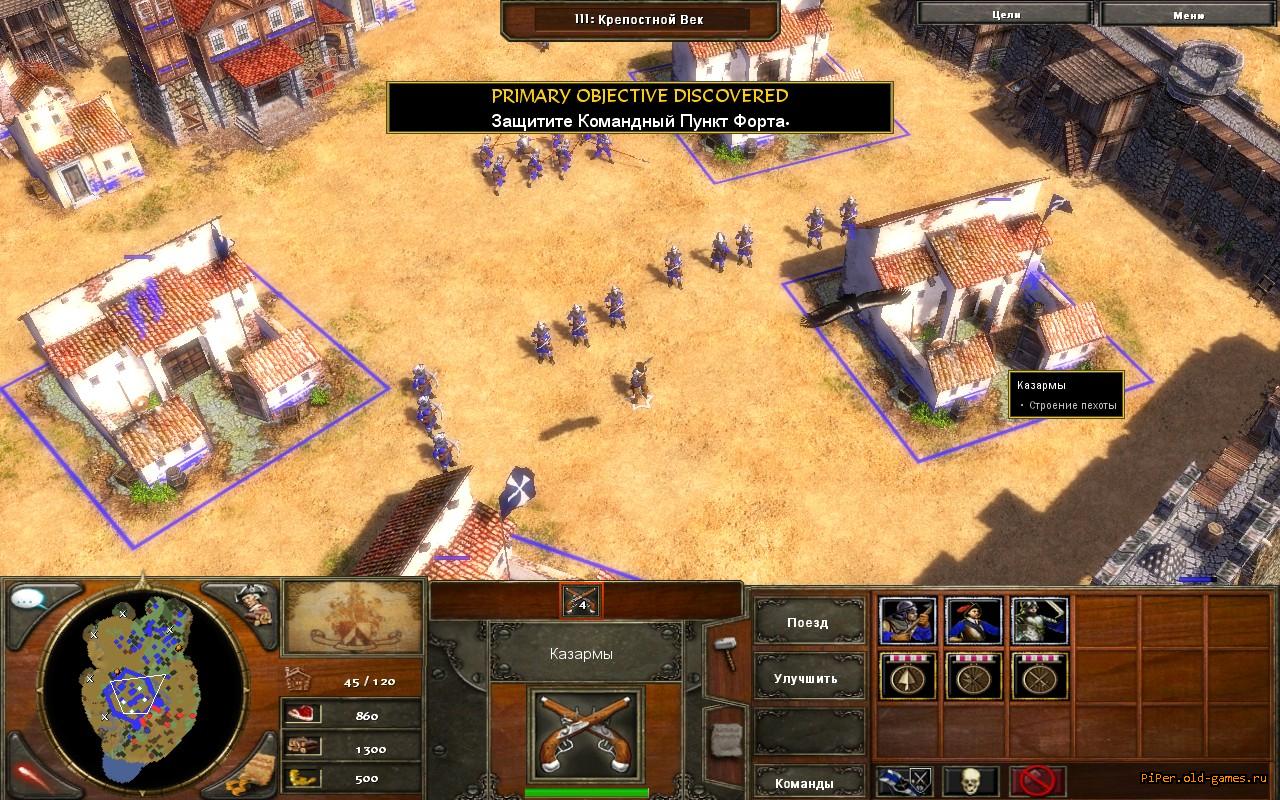Research the single-arrow shield upgrade
Image resolution: width=1280 pixels, height=800 pixels.
coord(908,677)
